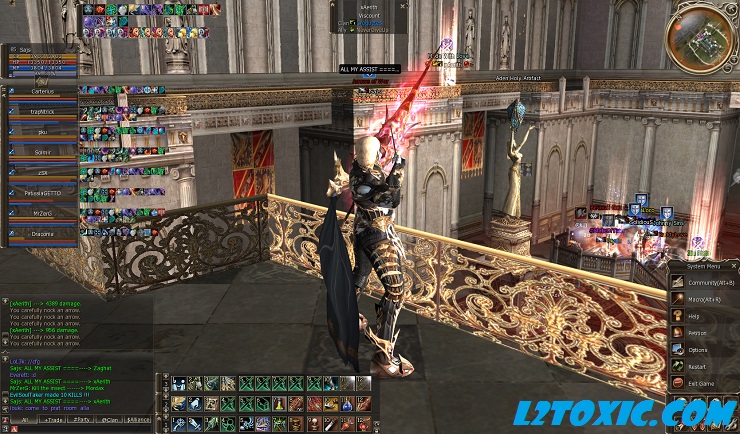This screenshot has width=740, height=434.
Task: Switch to the @Clan chat tab
Action: [110, 419]
